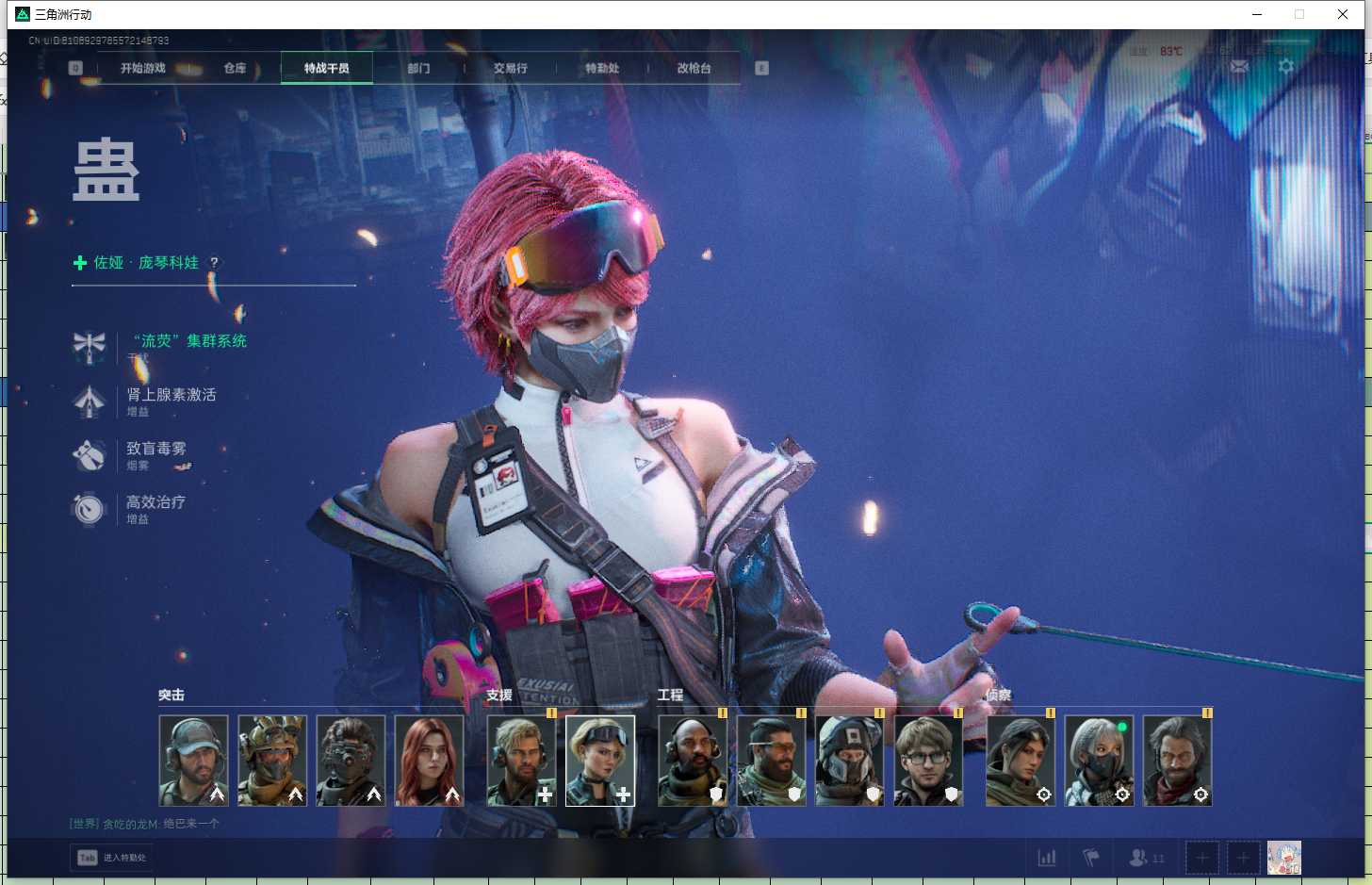This screenshot has height=885, width=1372.
Task: Show the 高效治疗 skill details
Action: click(x=156, y=502)
